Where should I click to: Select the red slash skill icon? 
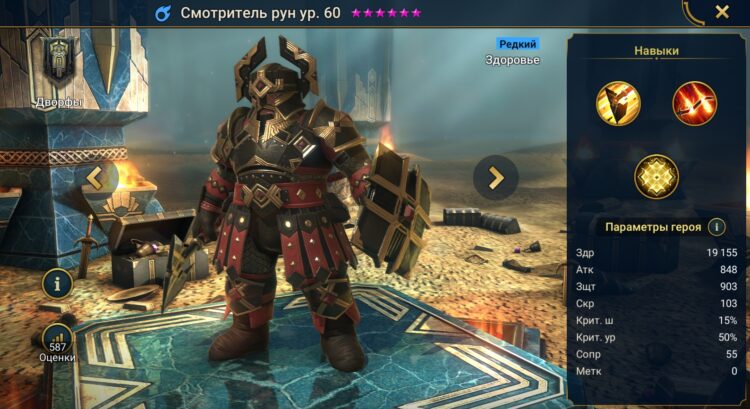pyautogui.click(x=694, y=103)
